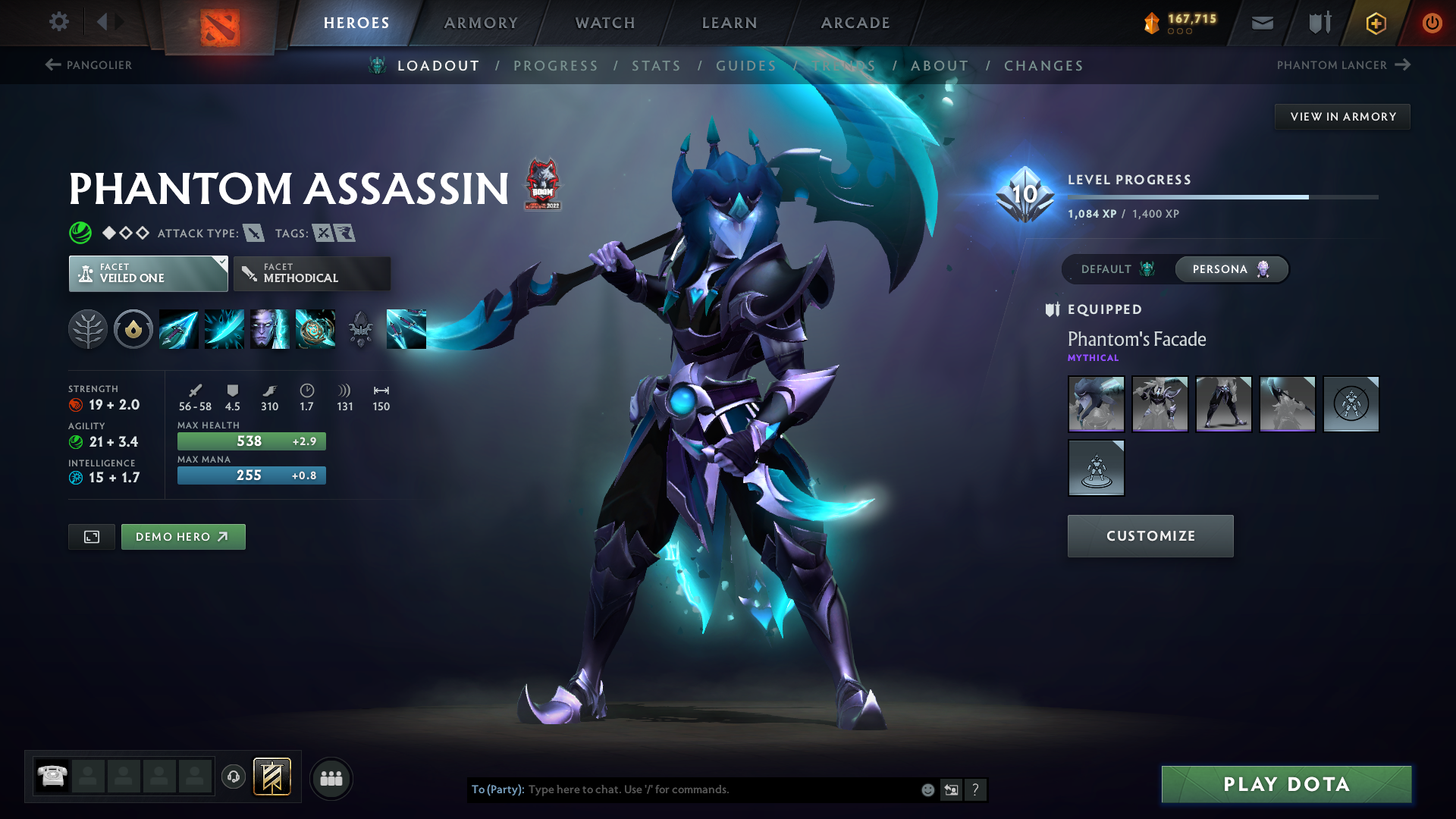1456x819 pixels.
Task: Open the mail notifications icon
Action: [x=1261, y=23]
